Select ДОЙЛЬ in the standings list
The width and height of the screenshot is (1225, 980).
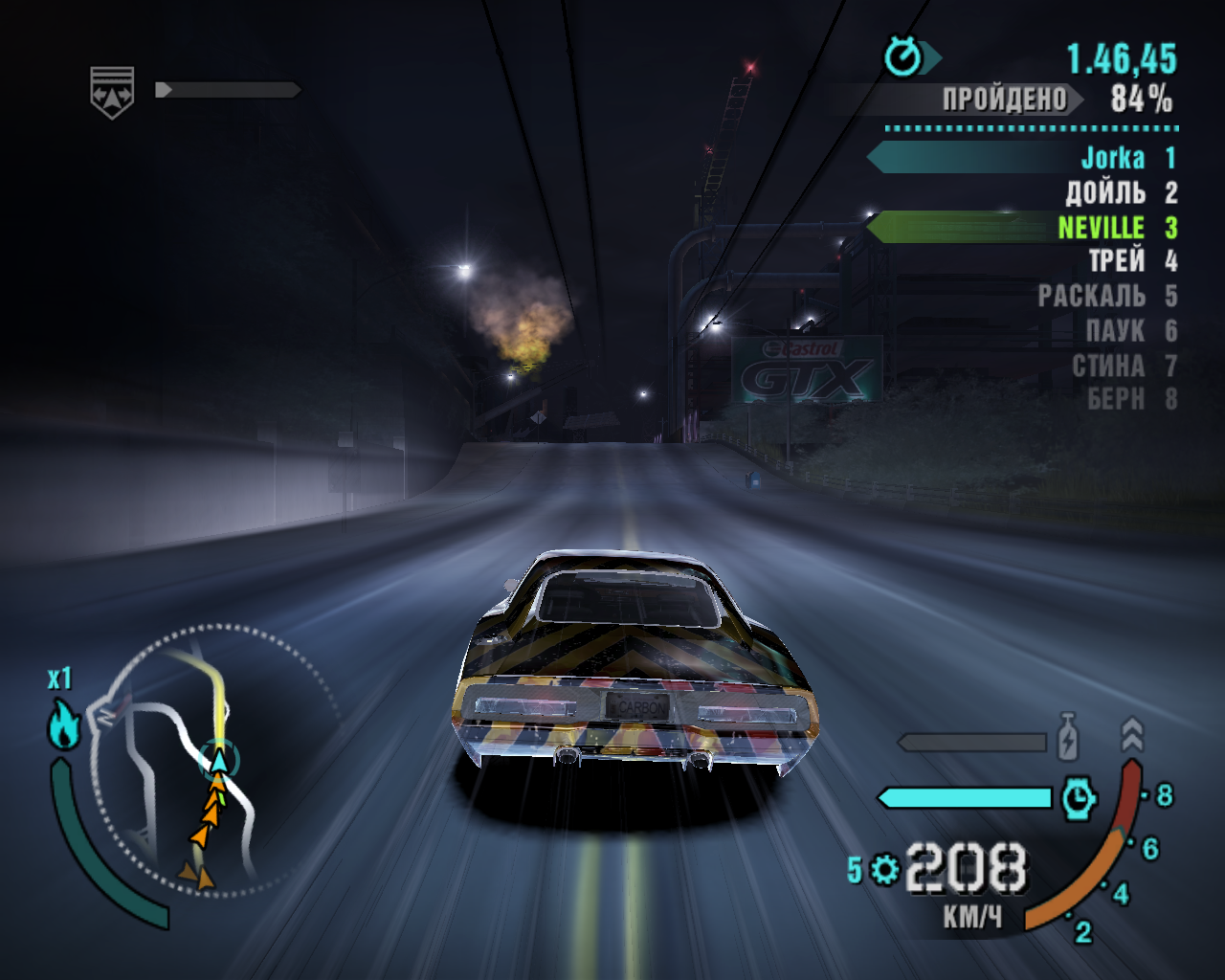coord(1105,192)
